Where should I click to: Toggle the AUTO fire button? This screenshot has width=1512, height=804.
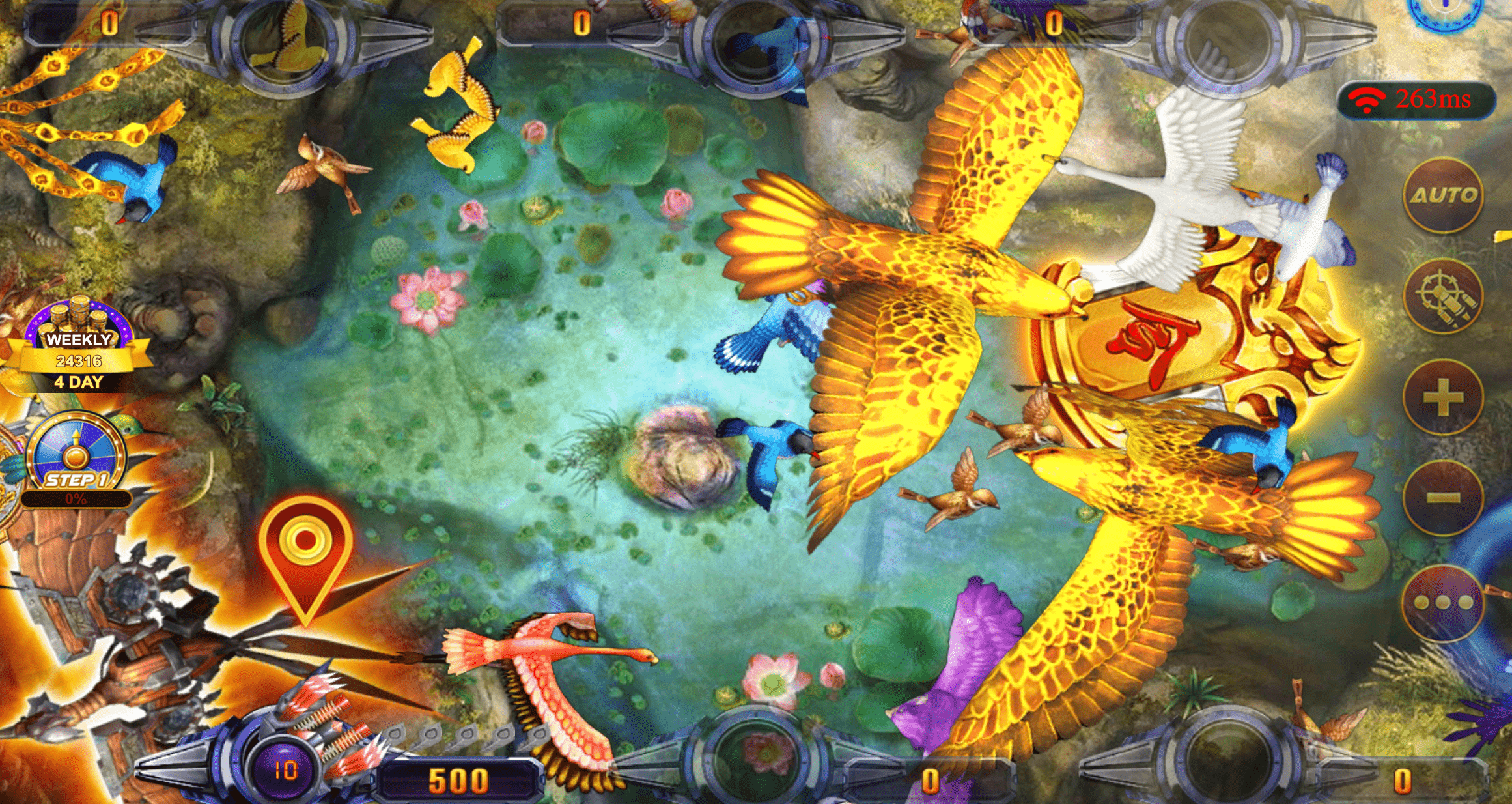[x=1442, y=195]
